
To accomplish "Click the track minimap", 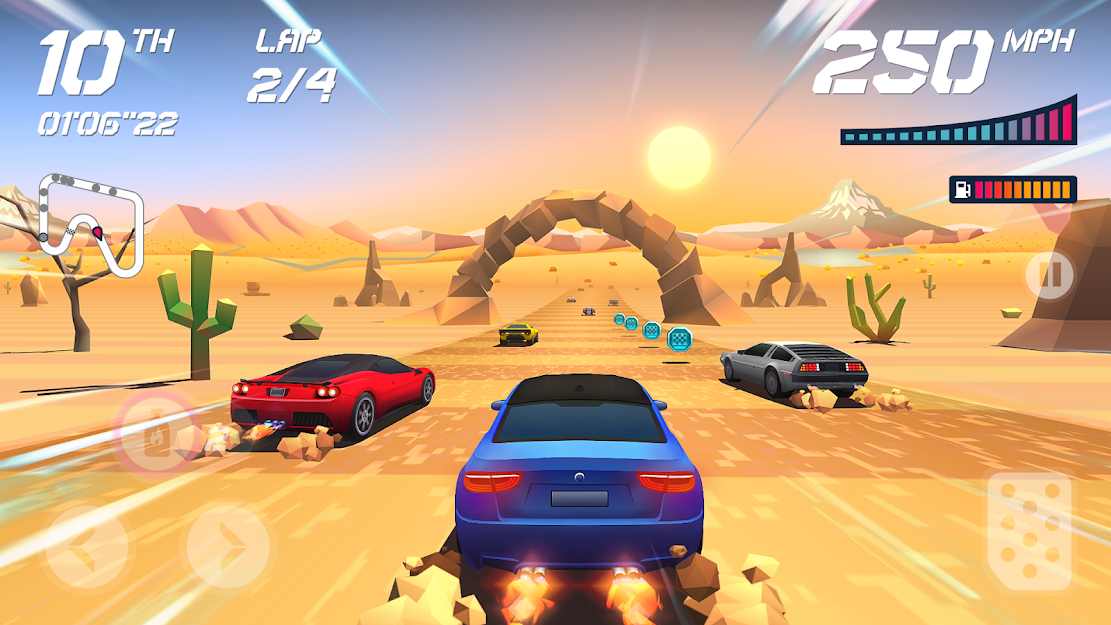I will click(x=90, y=225).
